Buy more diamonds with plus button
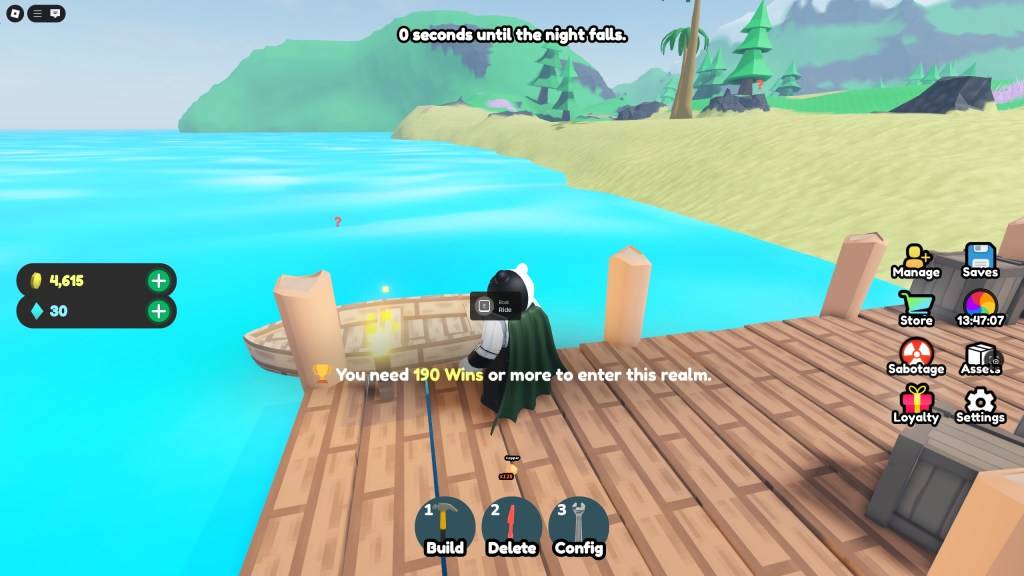 [158, 311]
